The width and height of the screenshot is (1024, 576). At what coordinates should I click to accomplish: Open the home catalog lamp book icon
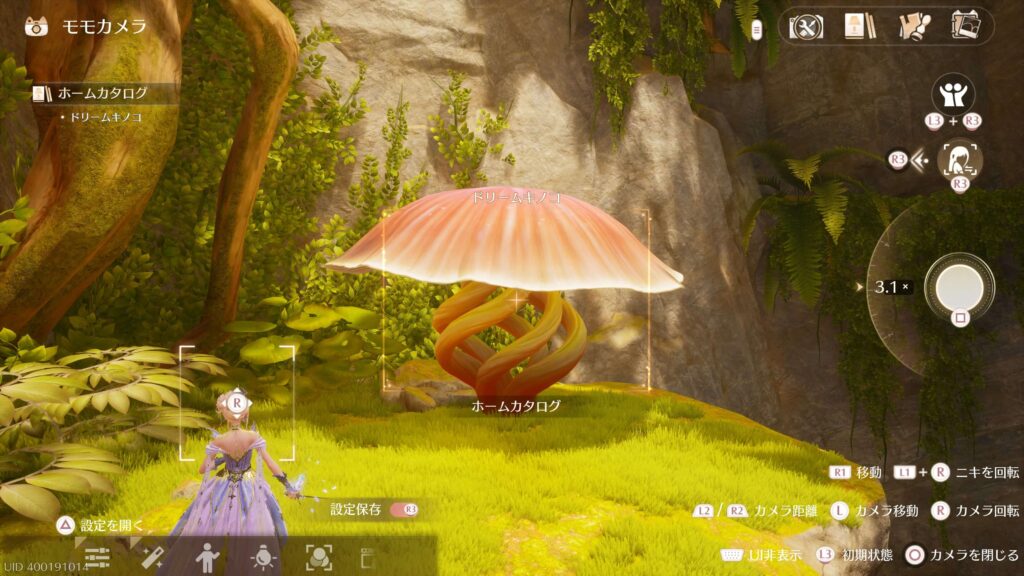click(857, 26)
